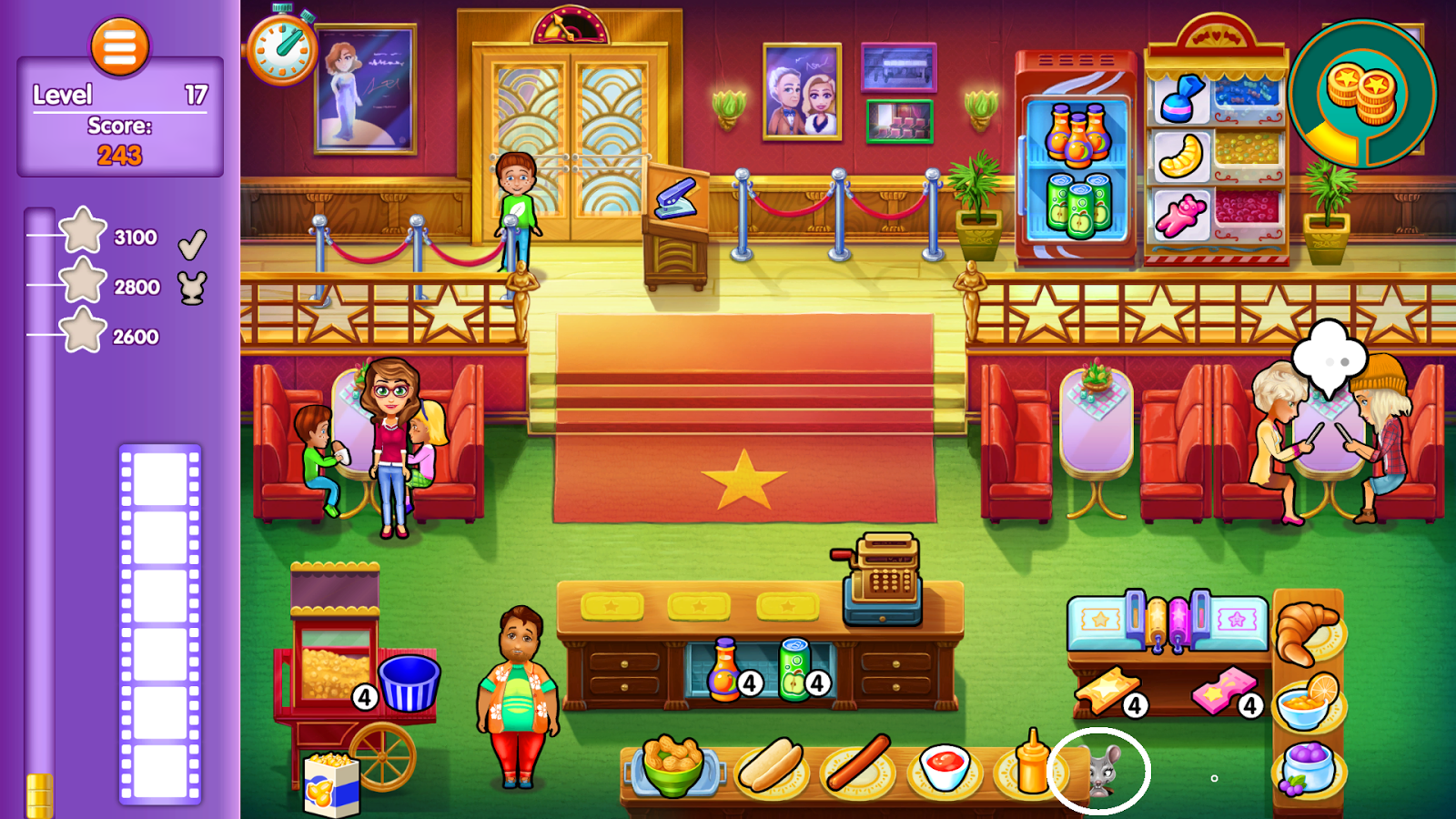Select the croissant on the right counter
The height and width of the screenshot is (819, 1456).
(1308, 632)
